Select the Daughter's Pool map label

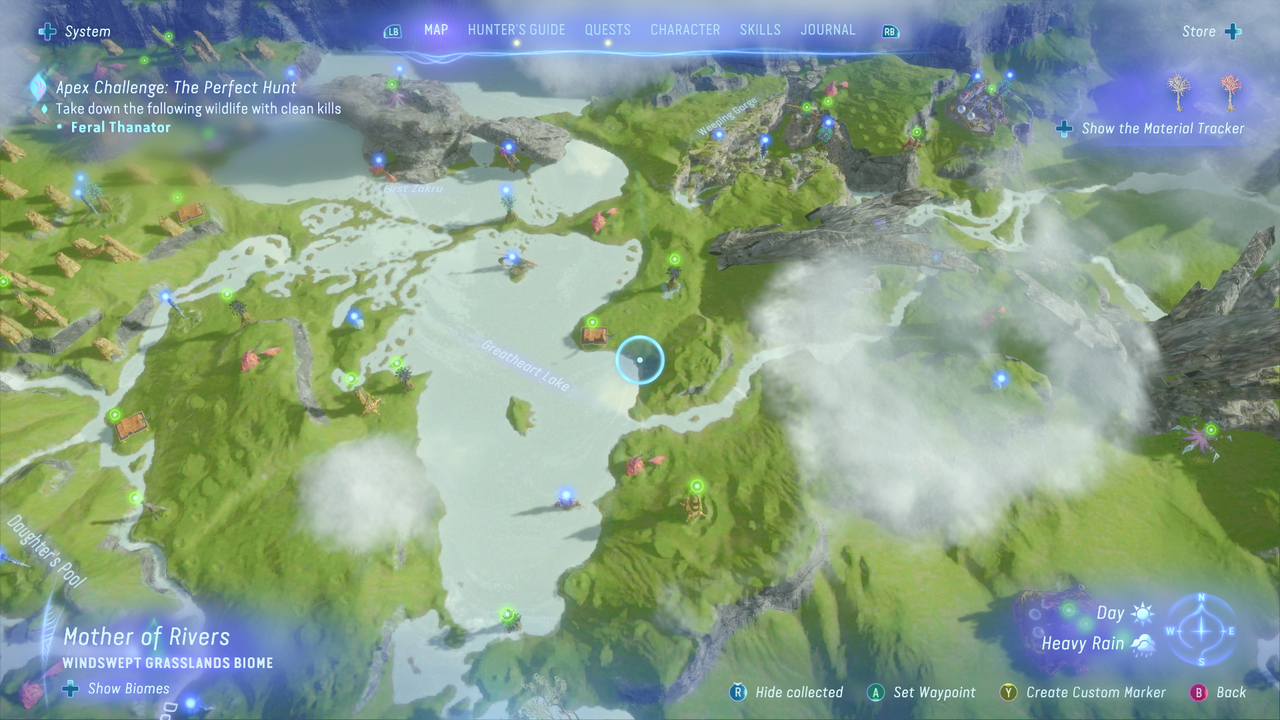click(47, 551)
